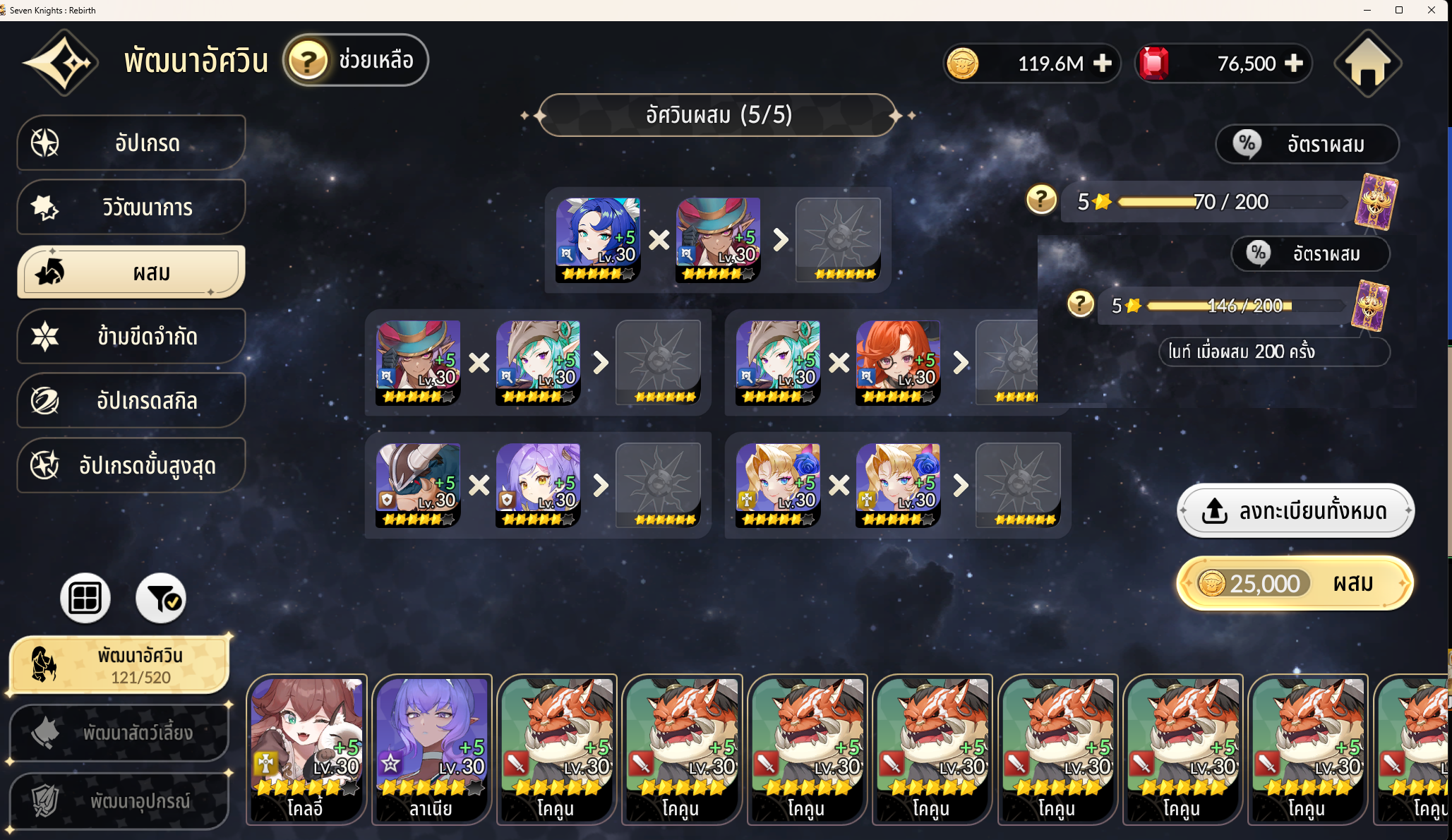Screen dimensions: 1452x840
Task: Add more rubies with the plus button
Action: tap(1294, 64)
